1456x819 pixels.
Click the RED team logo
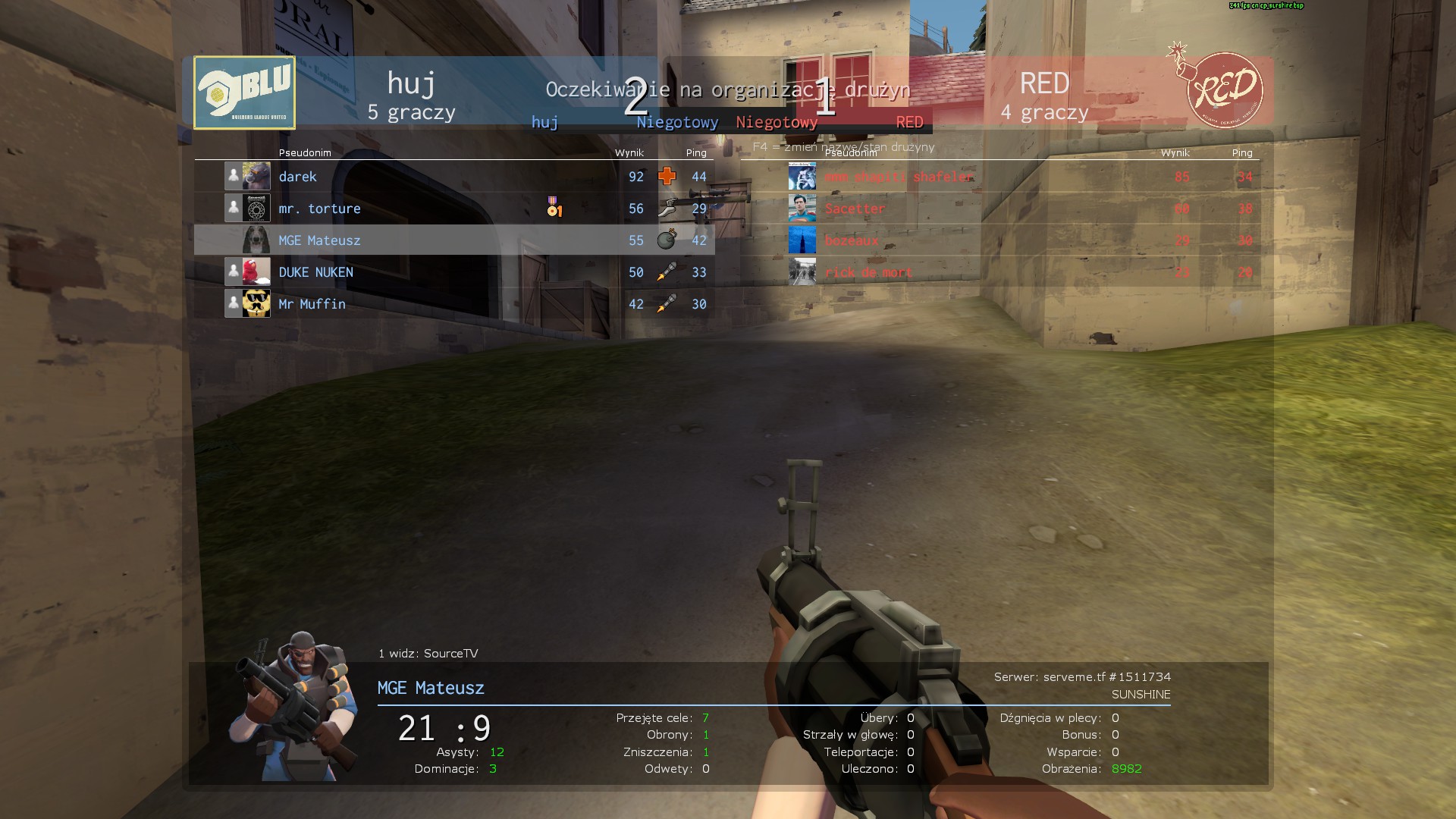1222,89
